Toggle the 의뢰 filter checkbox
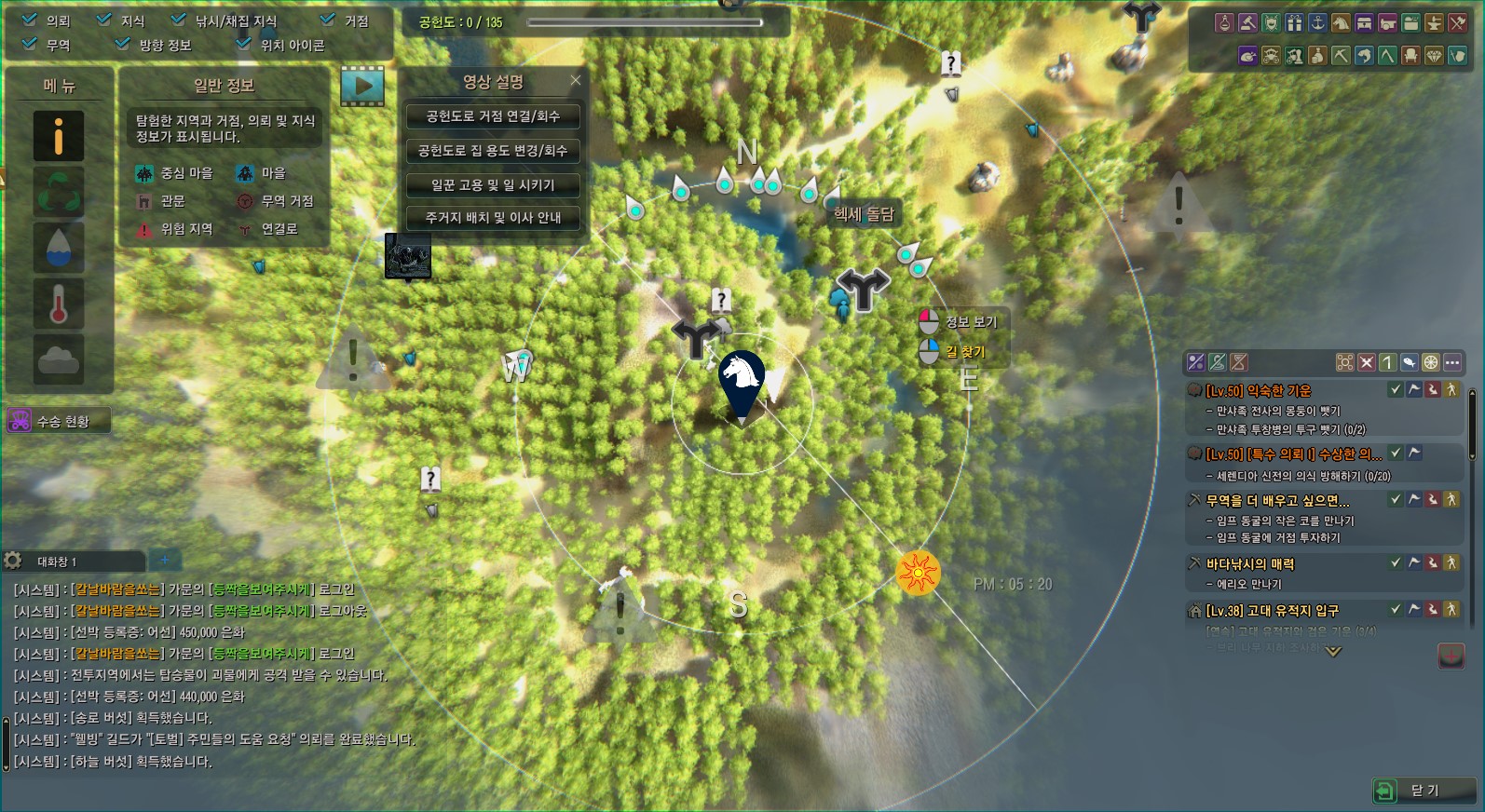Viewport: 1485px width, 812px height. 30,20
